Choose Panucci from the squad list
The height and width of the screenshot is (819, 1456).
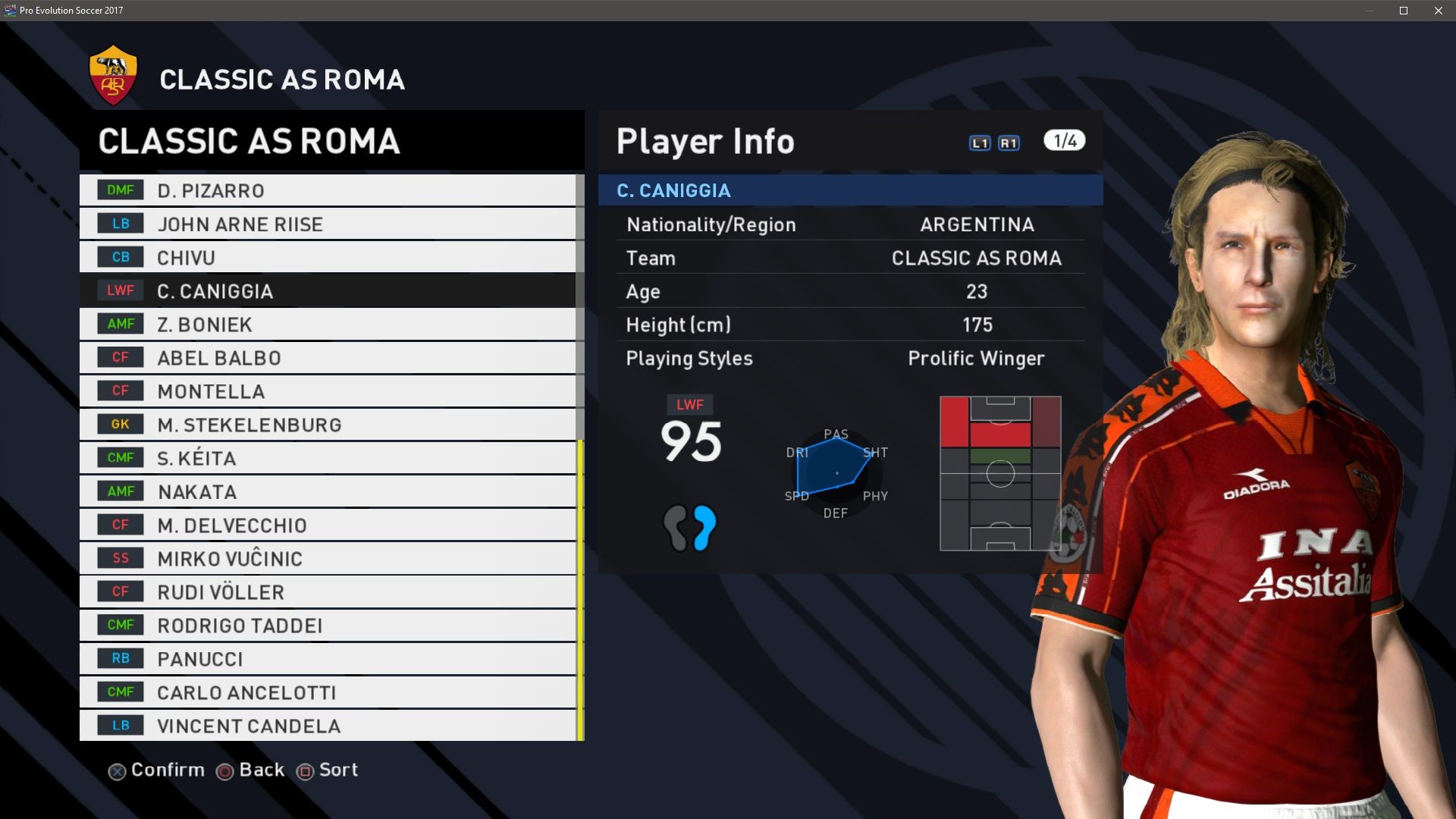click(x=328, y=658)
